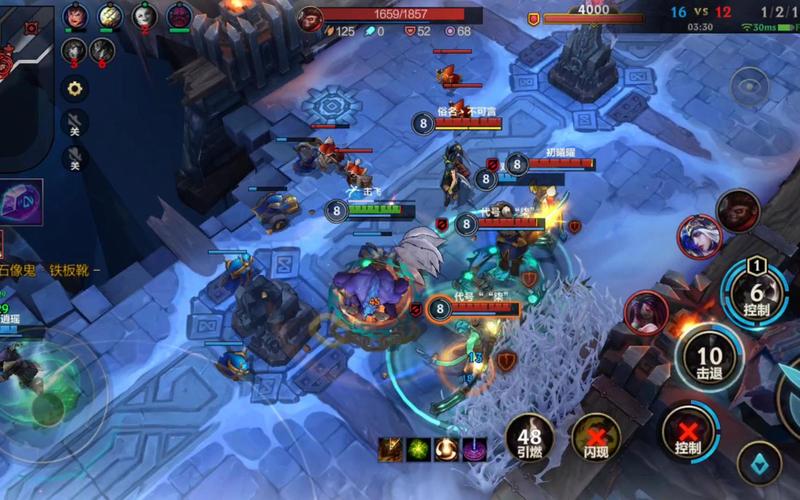Tap the blue crystal recall button
This screenshot has height=500, width=800.
pyautogui.click(x=759, y=462)
